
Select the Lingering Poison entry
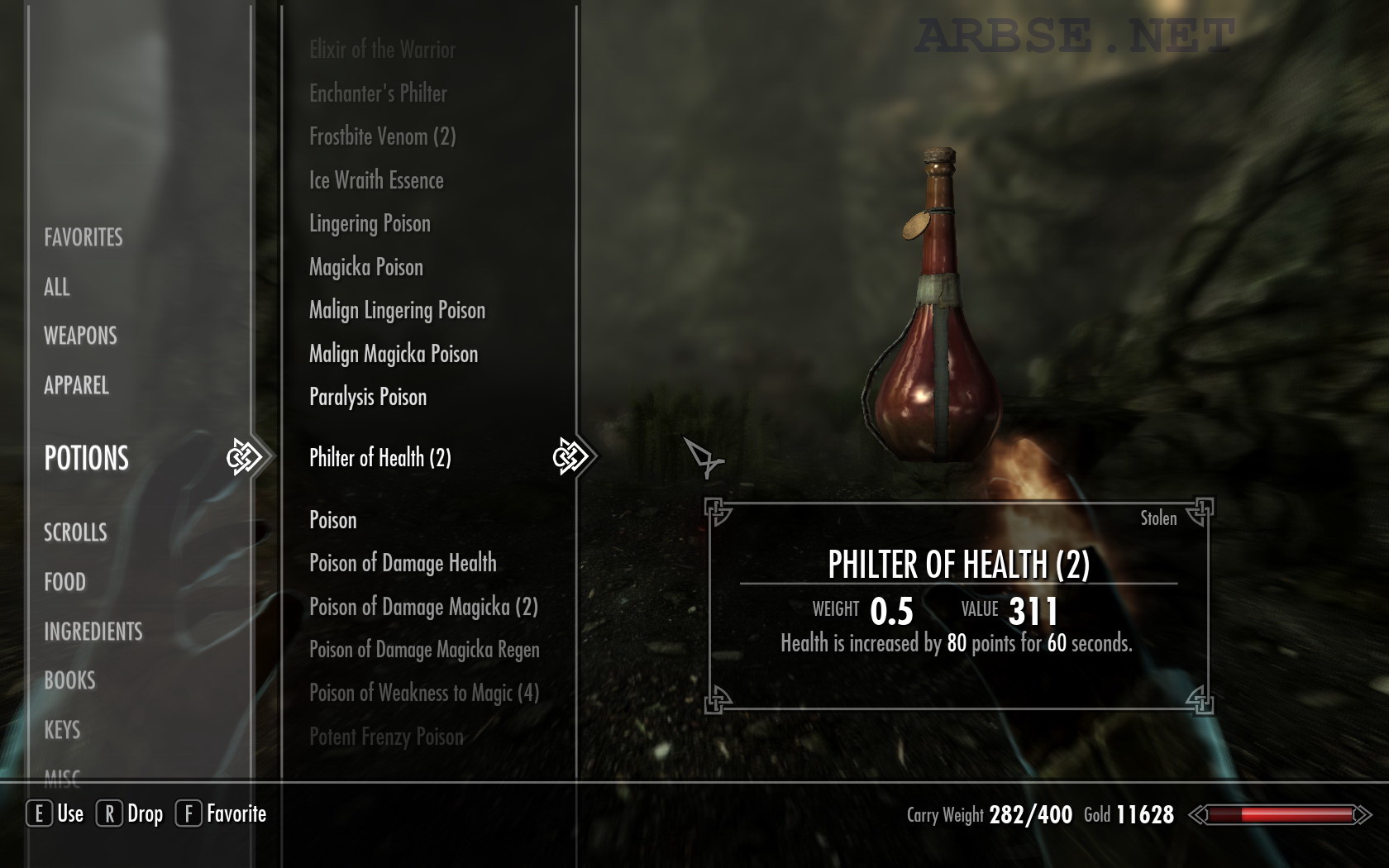370,223
